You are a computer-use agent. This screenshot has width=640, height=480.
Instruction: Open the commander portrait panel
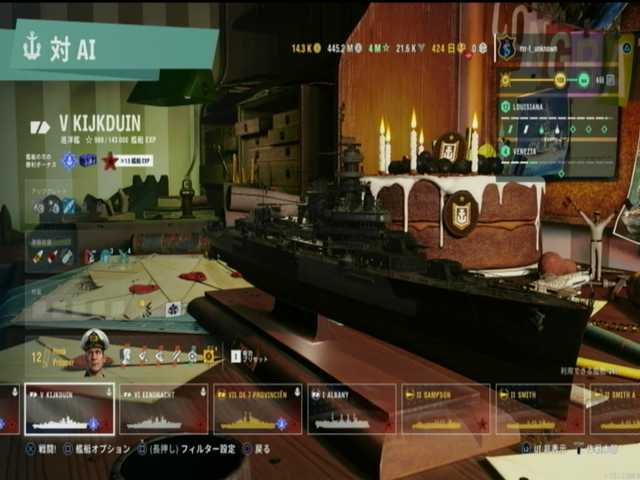click(x=94, y=353)
